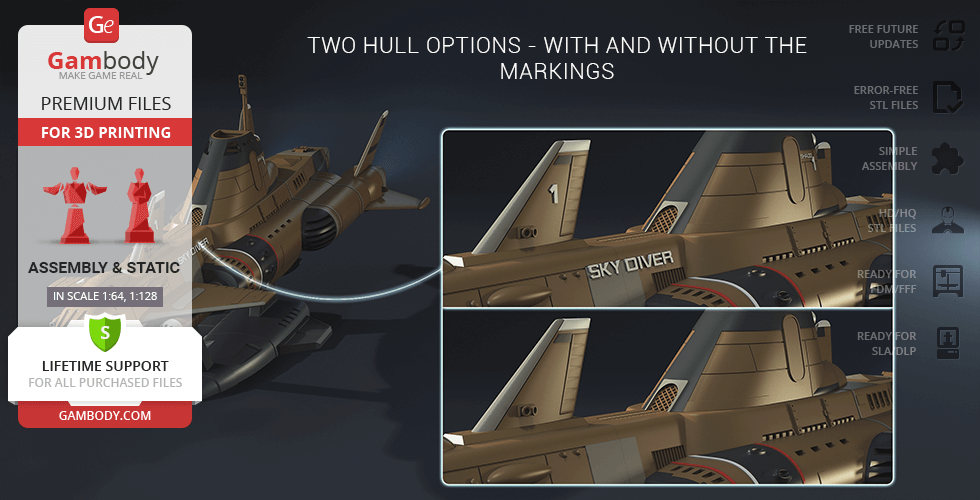980x500 pixels.
Task: Click the red Gambody Ge logo
Action: (104, 26)
